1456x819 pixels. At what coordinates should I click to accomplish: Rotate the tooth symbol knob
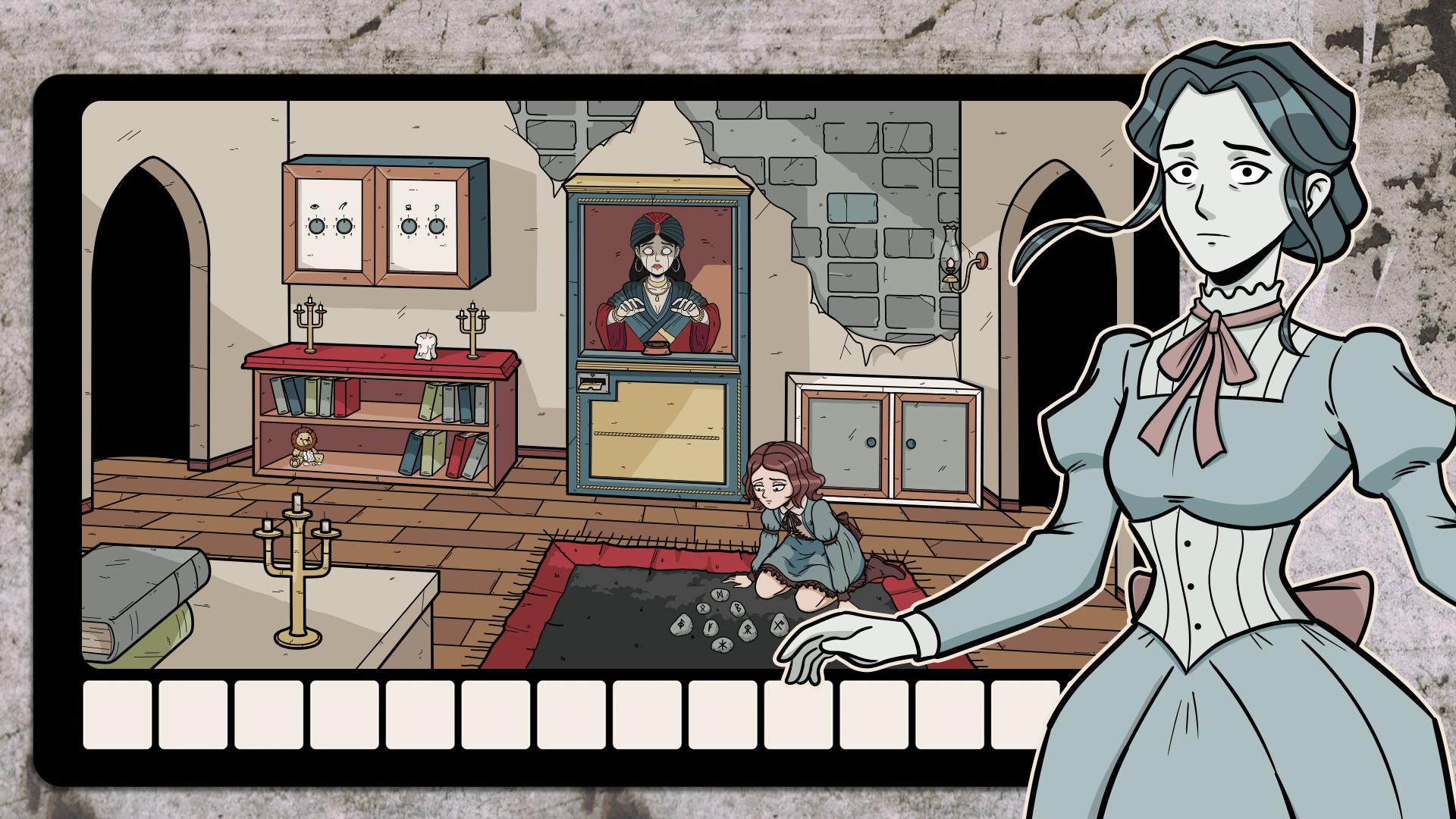(x=409, y=227)
